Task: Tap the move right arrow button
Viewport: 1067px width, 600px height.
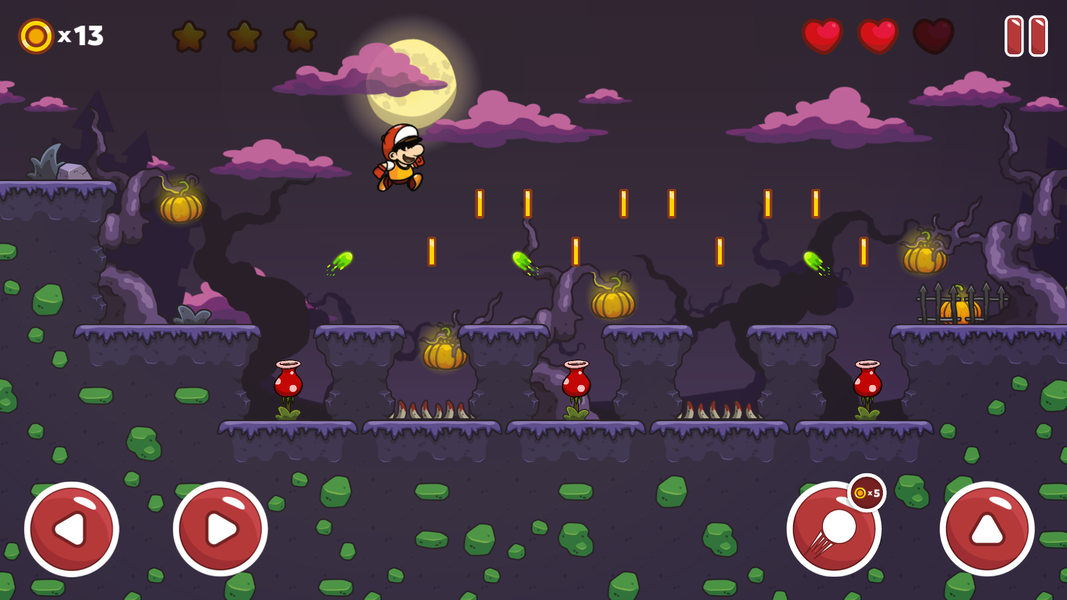Action: tap(220, 529)
